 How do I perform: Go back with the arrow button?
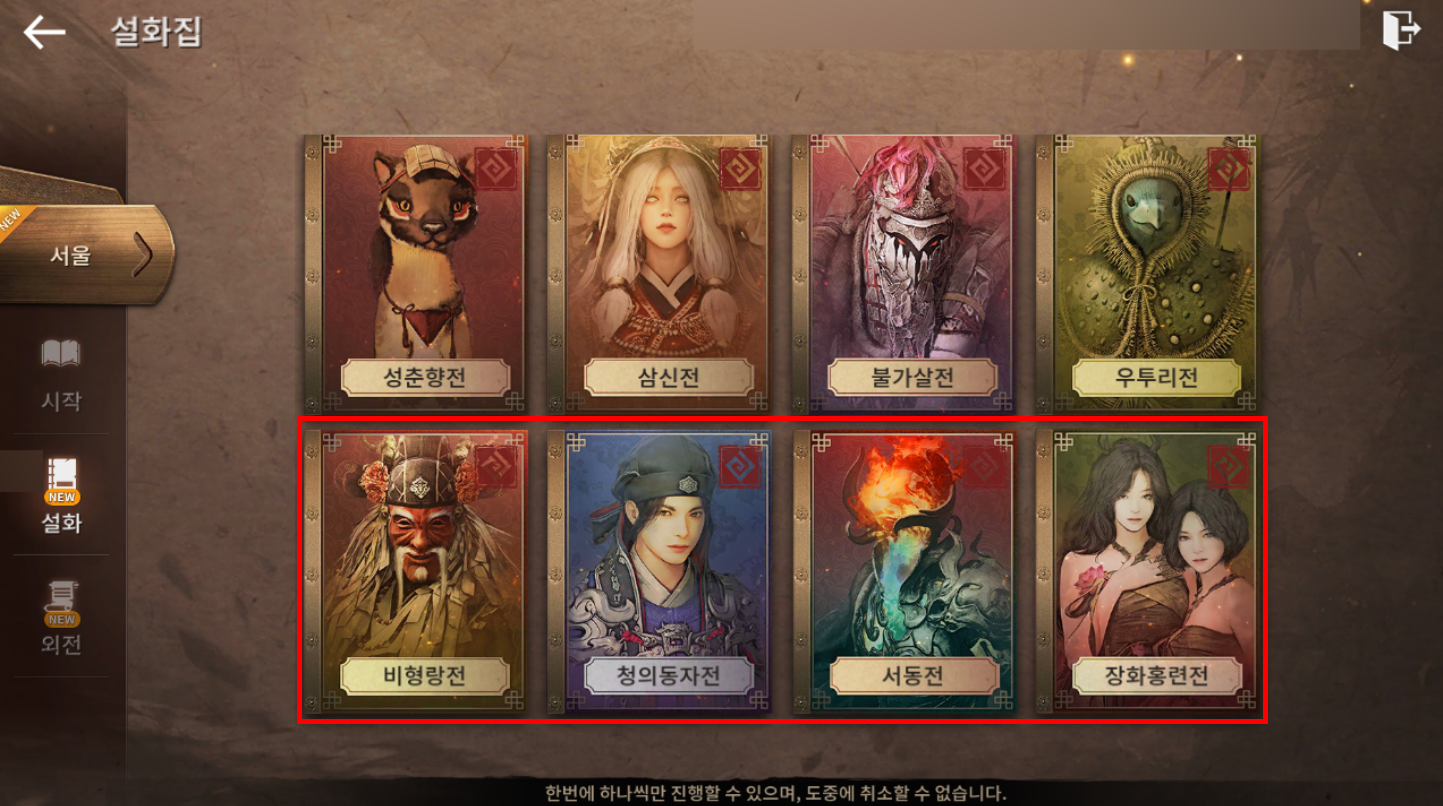44,32
